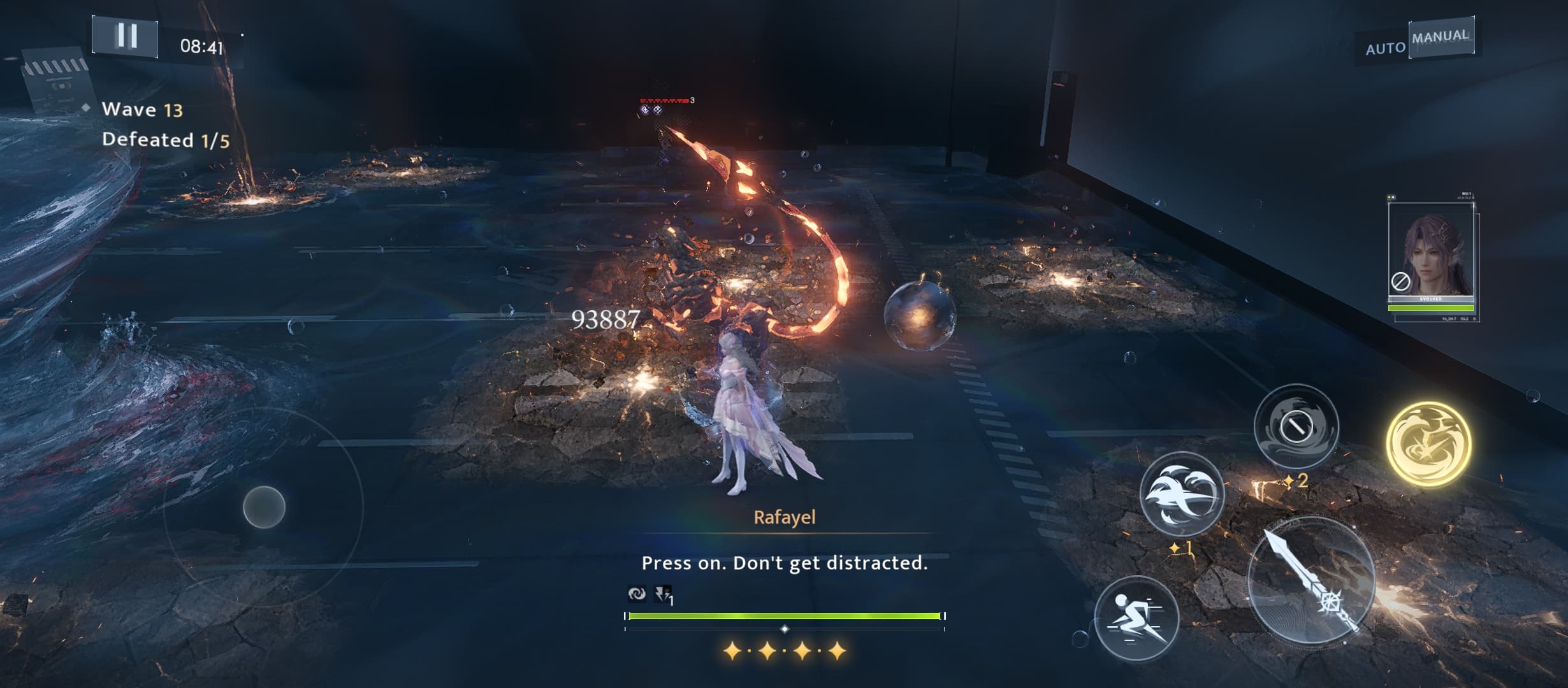Use the swirling wave active skill
The width and height of the screenshot is (1568, 688).
pyautogui.click(x=1182, y=494)
